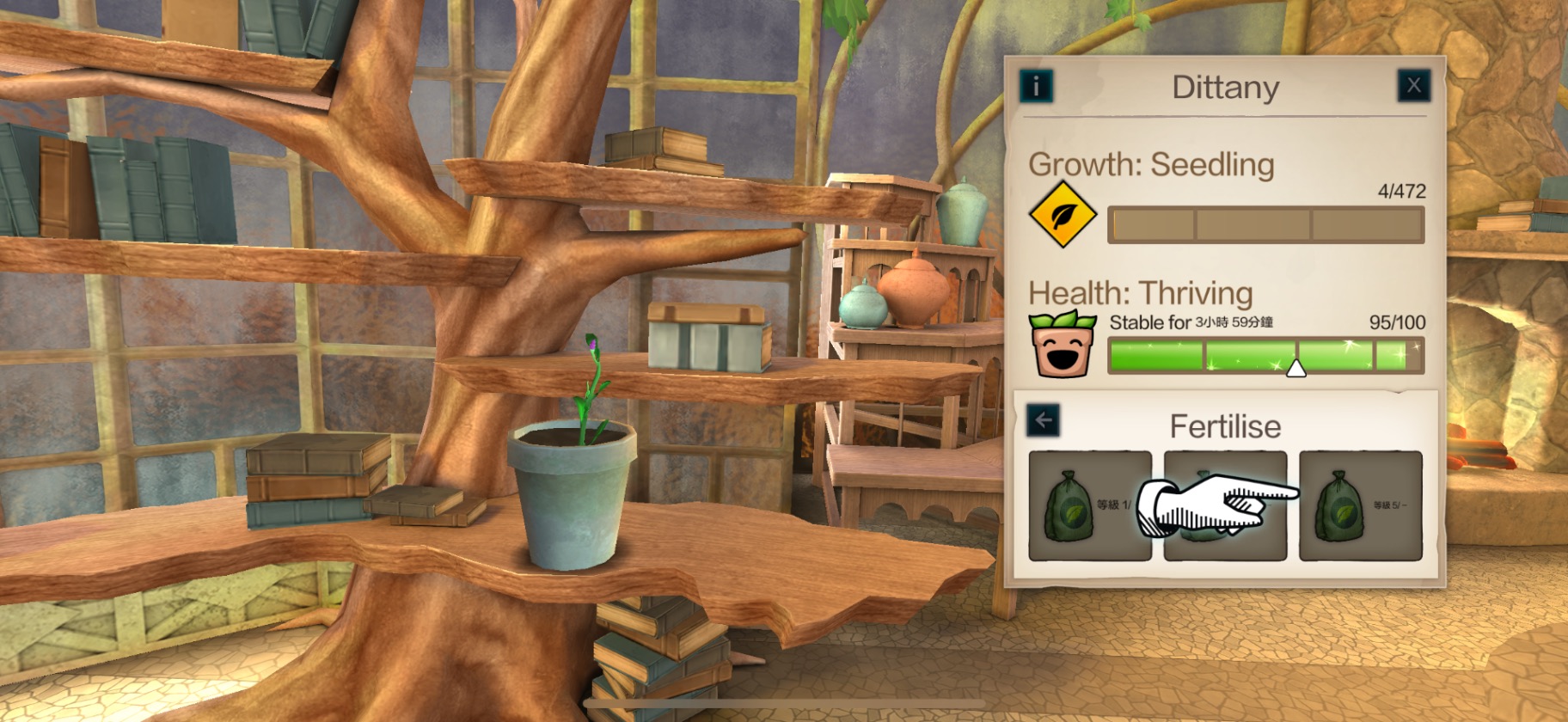Open the Dittany info button
1568x722 pixels.
pos(1036,86)
